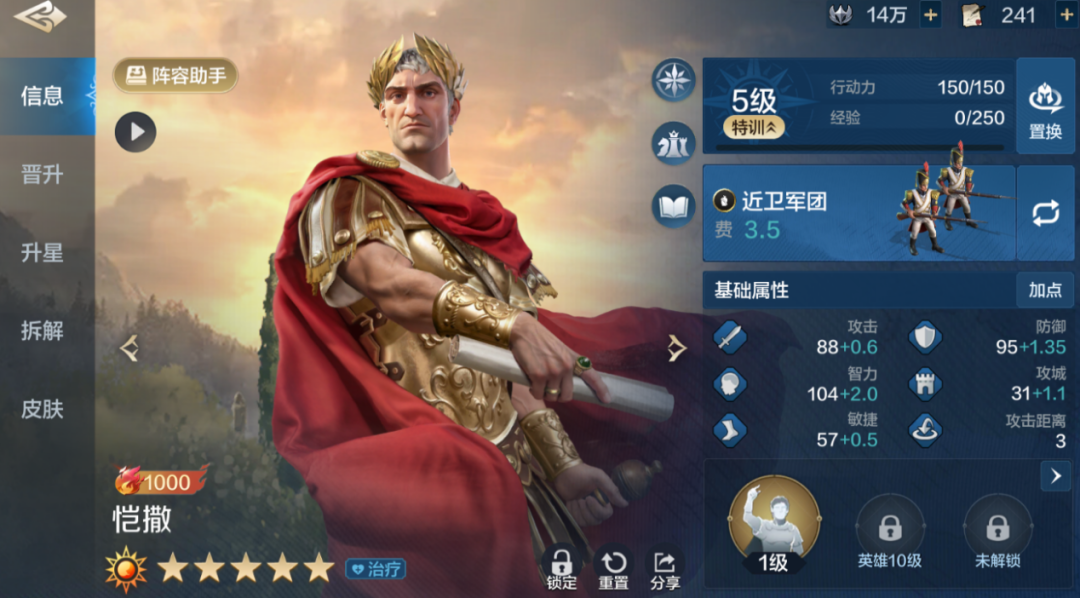Play the hero preview video
Image resolution: width=1080 pixels, height=598 pixels.
pyautogui.click(x=135, y=131)
